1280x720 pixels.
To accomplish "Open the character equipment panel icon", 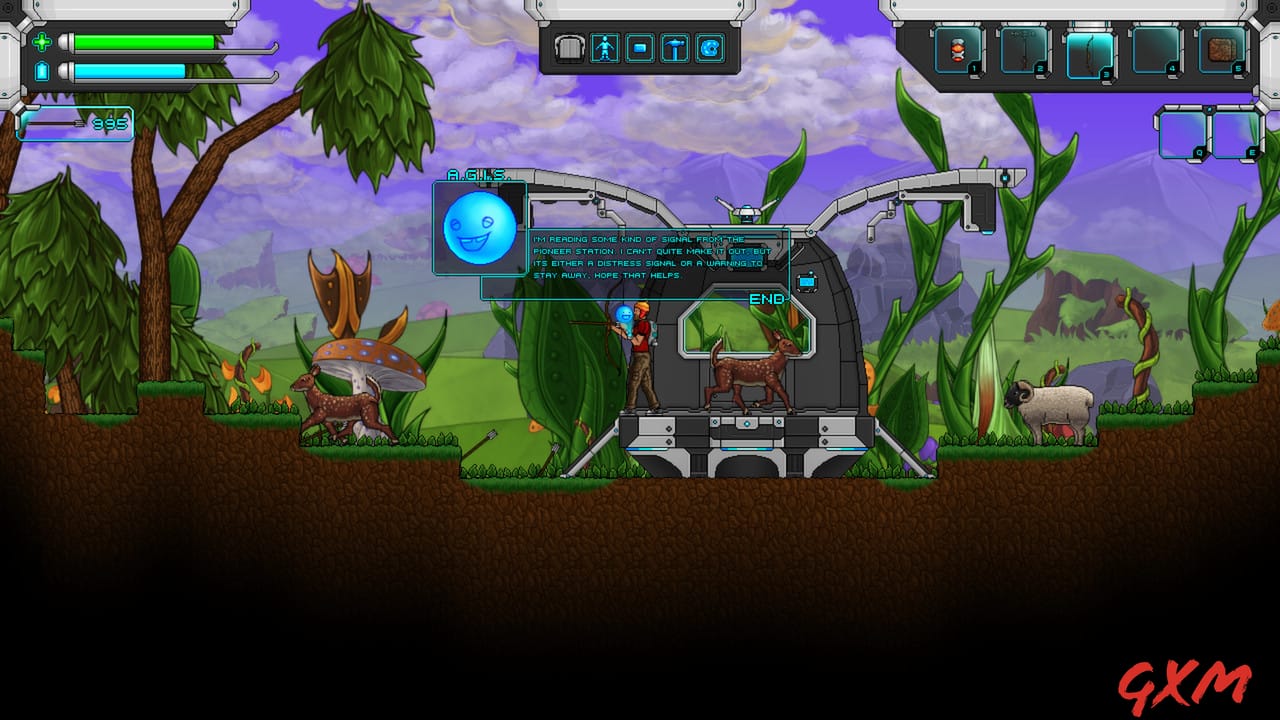I will [604, 47].
